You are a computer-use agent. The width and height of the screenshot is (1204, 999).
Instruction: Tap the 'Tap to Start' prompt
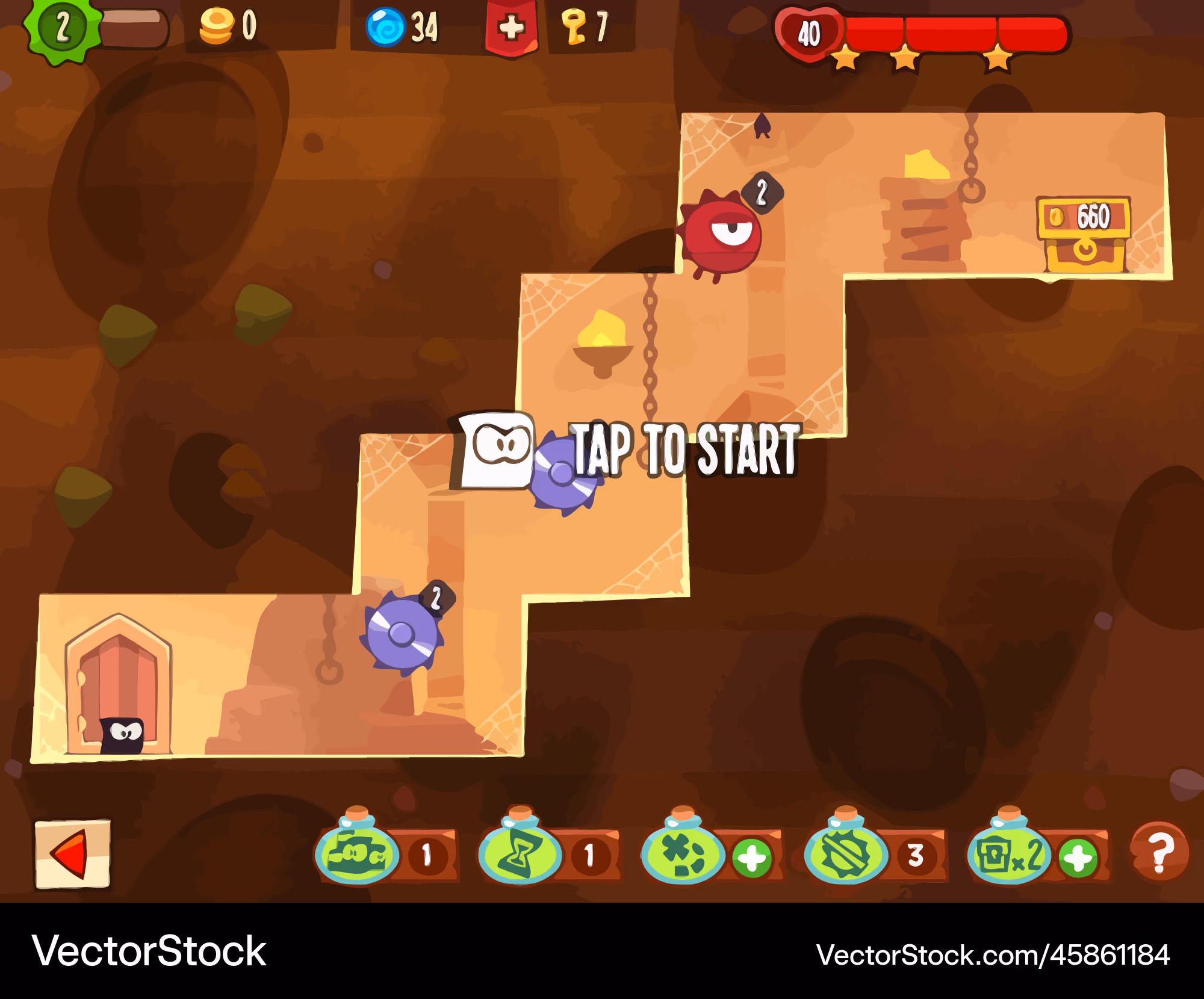pos(684,450)
